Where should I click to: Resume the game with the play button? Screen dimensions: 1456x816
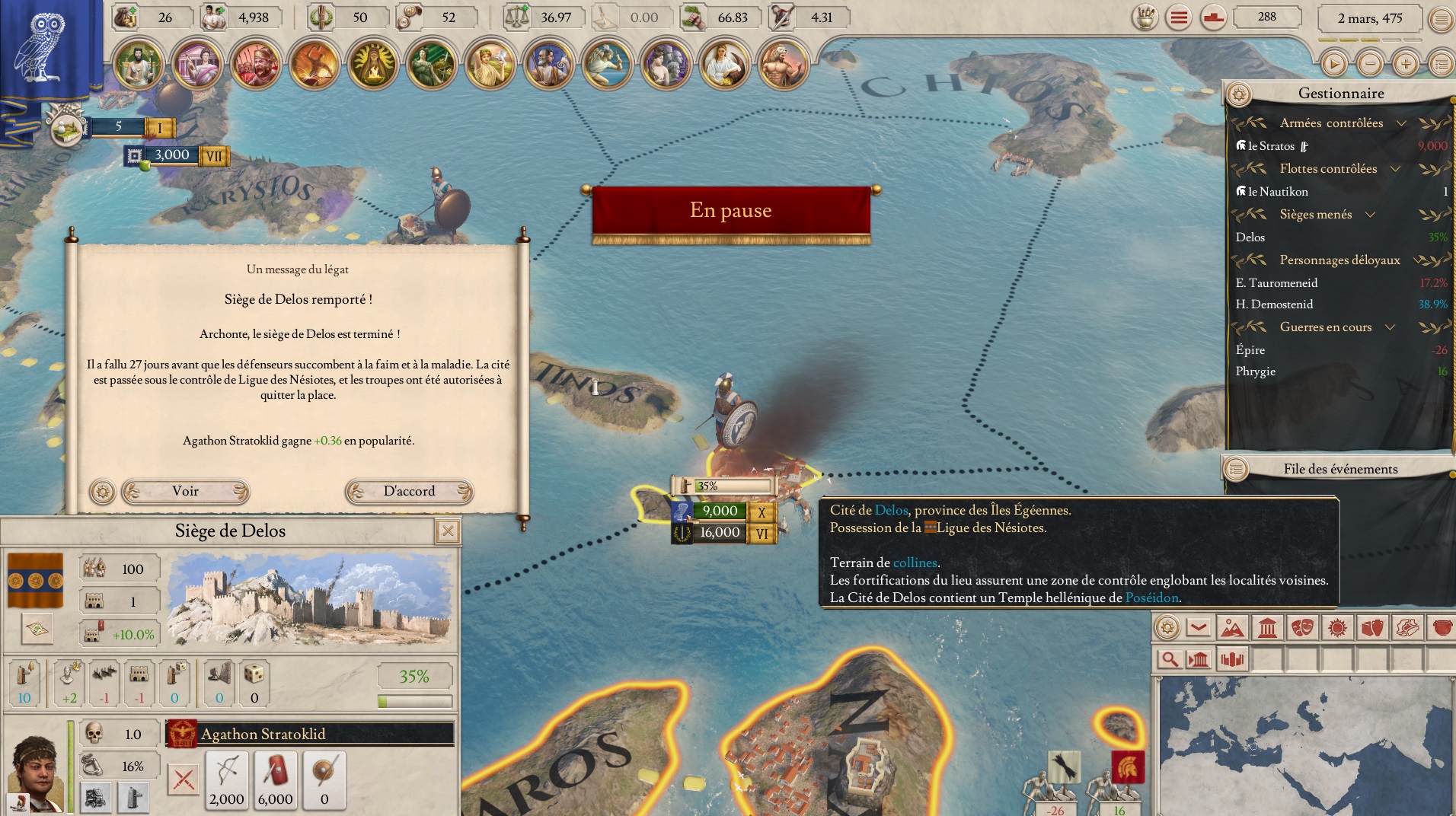coord(1333,64)
